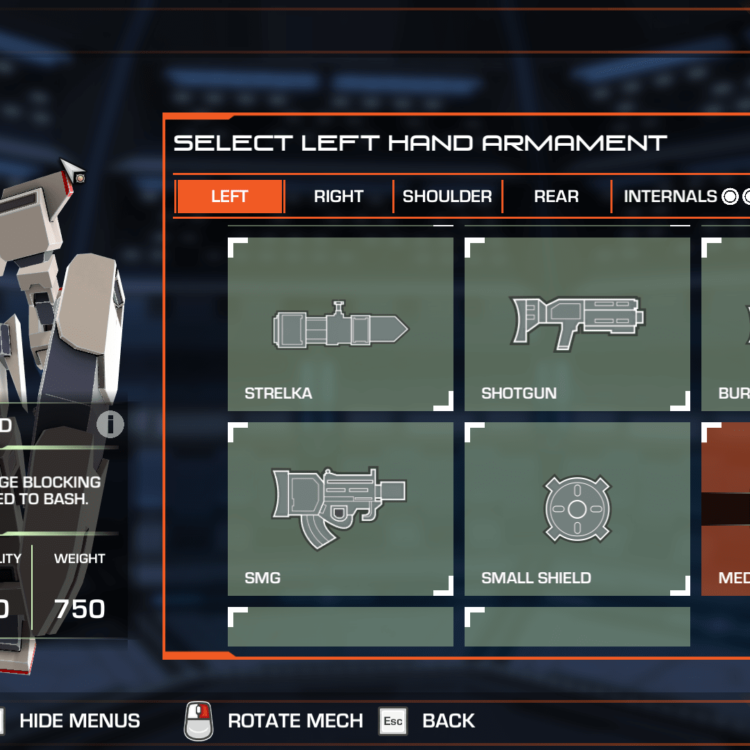
Task: Select the SHOULDER tab
Action: coord(447,197)
